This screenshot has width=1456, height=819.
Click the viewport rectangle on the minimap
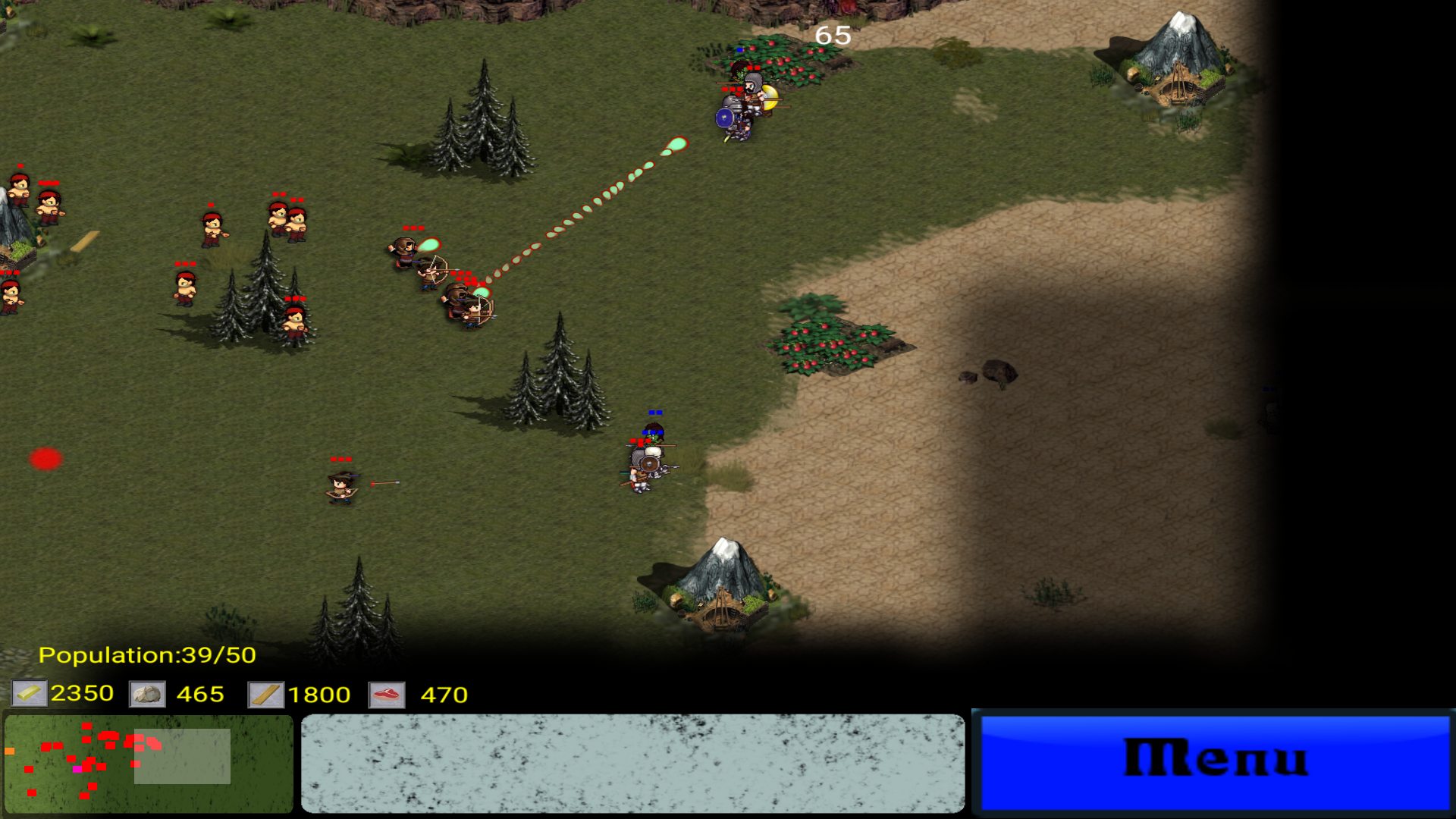(x=182, y=756)
